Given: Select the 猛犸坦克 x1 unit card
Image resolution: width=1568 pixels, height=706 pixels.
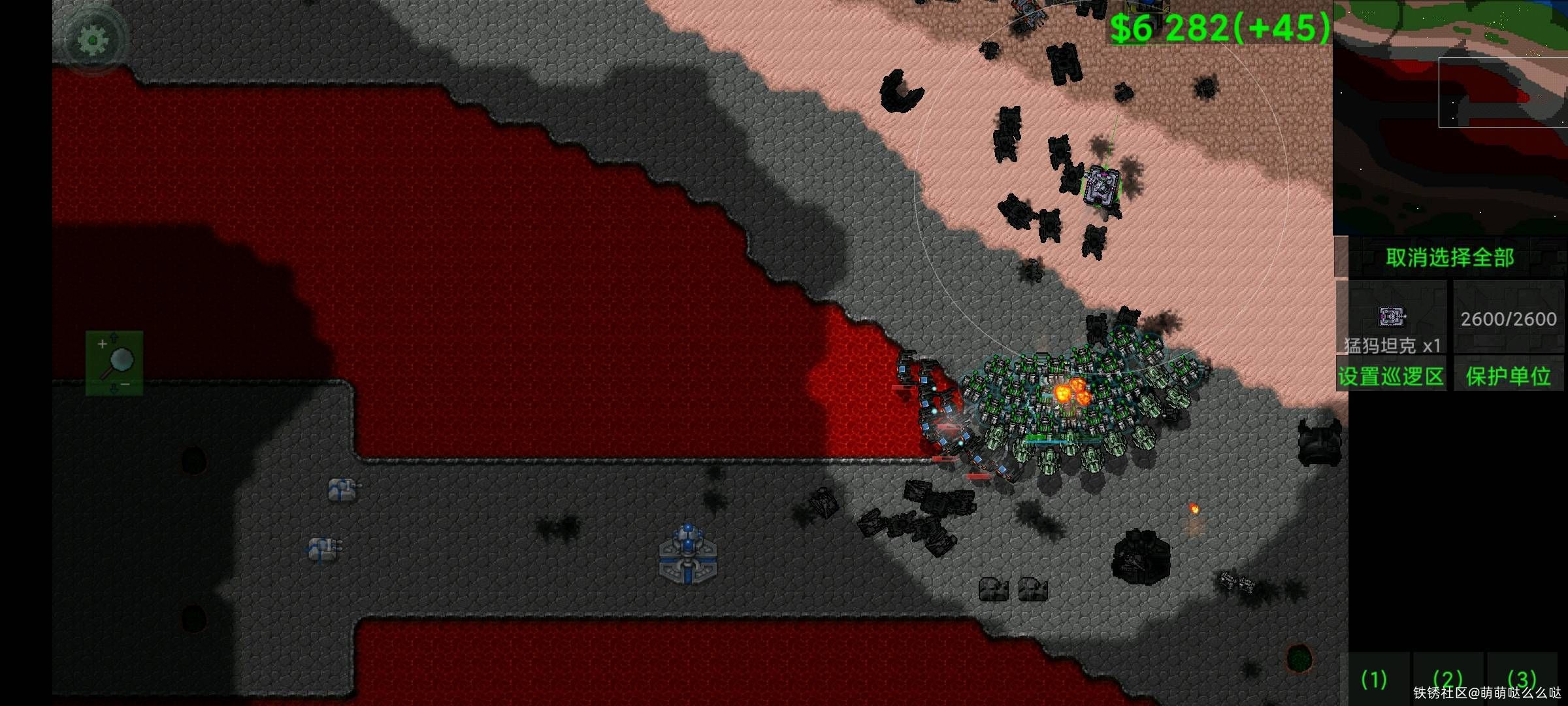Looking at the screenshot, I should pyautogui.click(x=1392, y=319).
